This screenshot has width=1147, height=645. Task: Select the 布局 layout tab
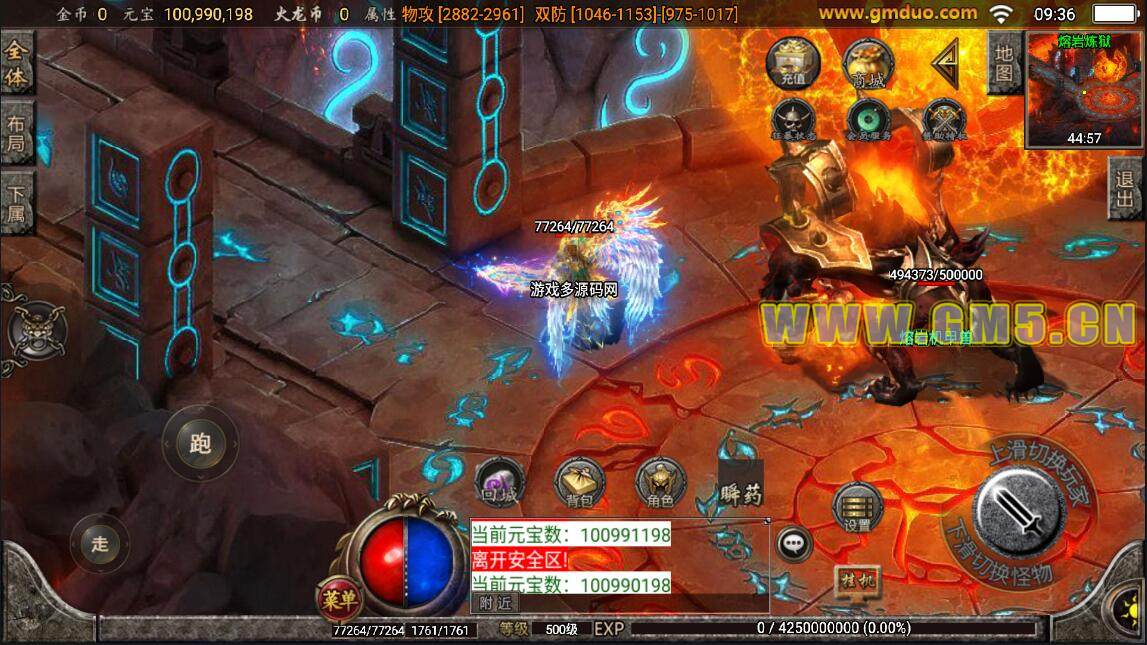click(17, 133)
